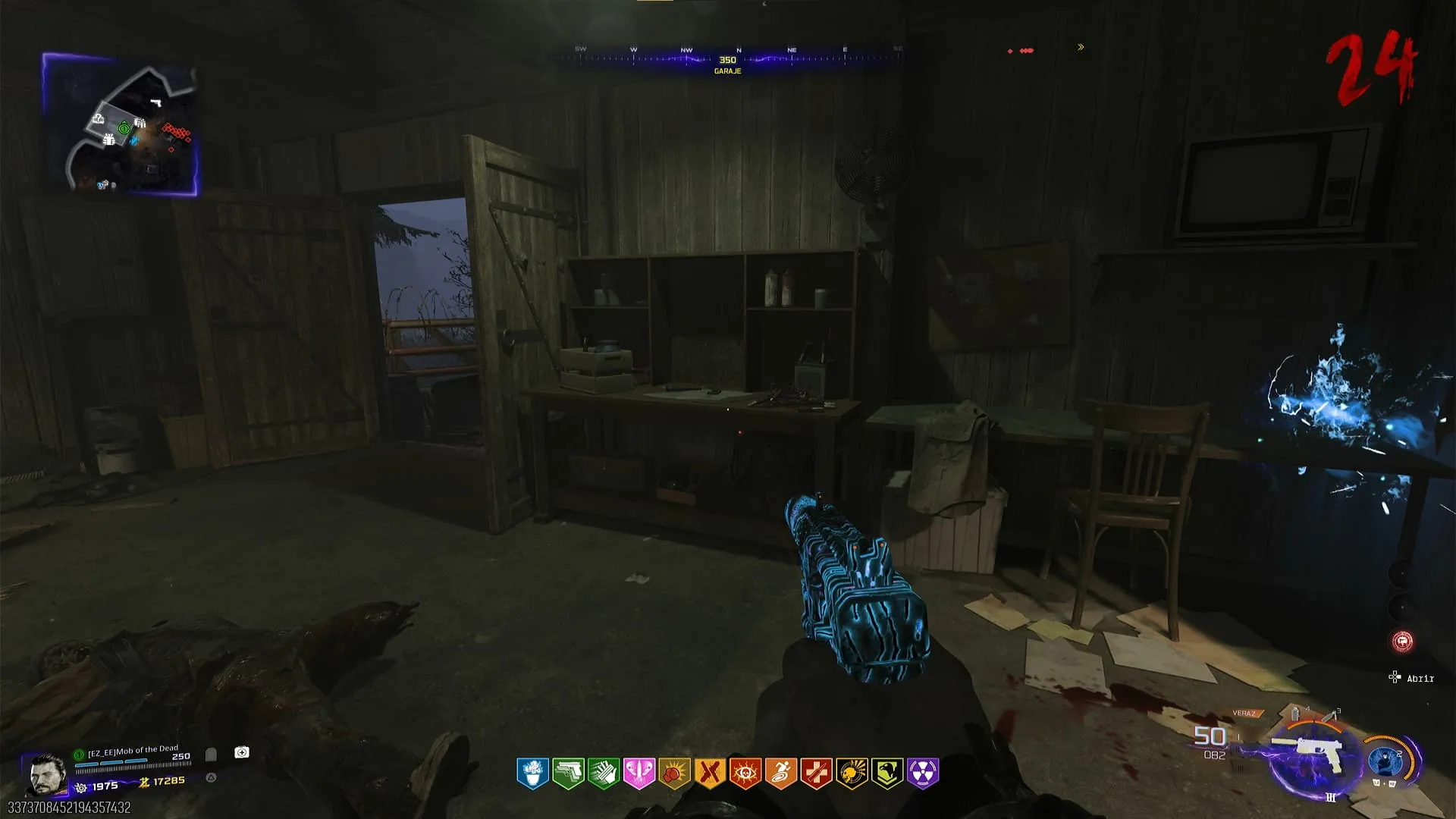
Task: Select the red cross Quick Revive perk
Action: click(x=816, y=773)
